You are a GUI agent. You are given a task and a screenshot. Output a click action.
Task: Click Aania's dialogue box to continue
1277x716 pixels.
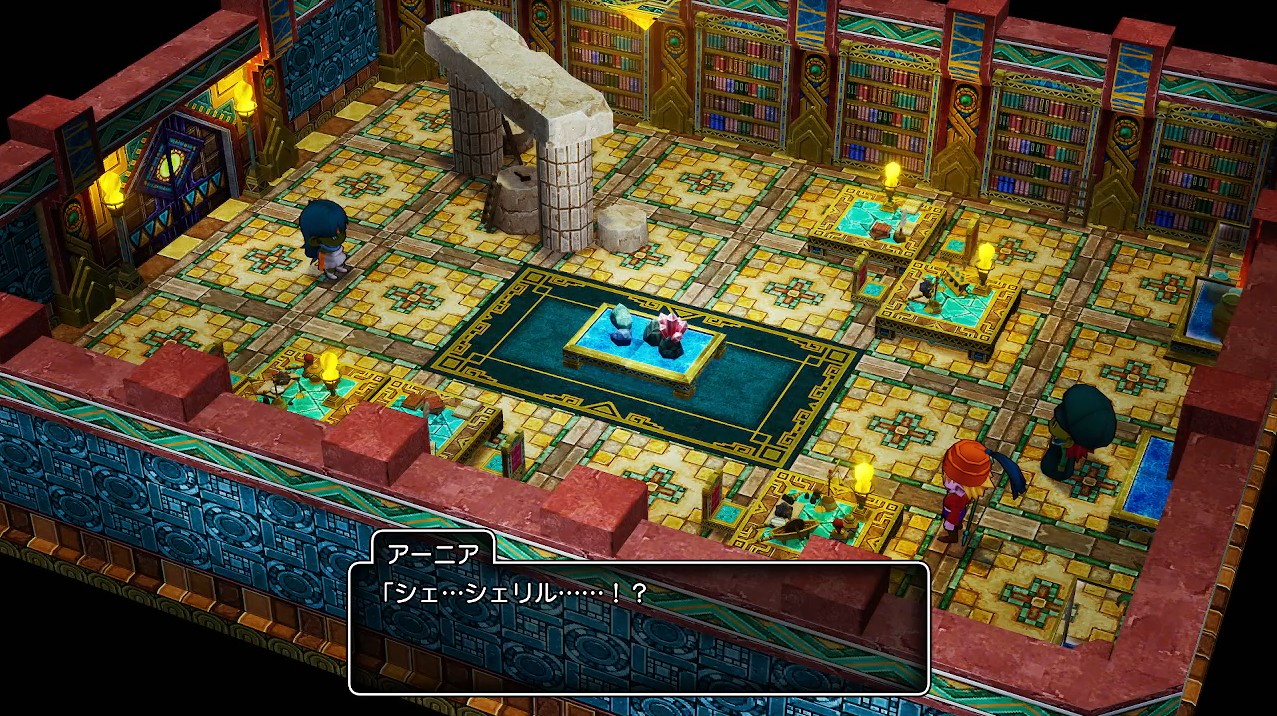coord(639,627)
